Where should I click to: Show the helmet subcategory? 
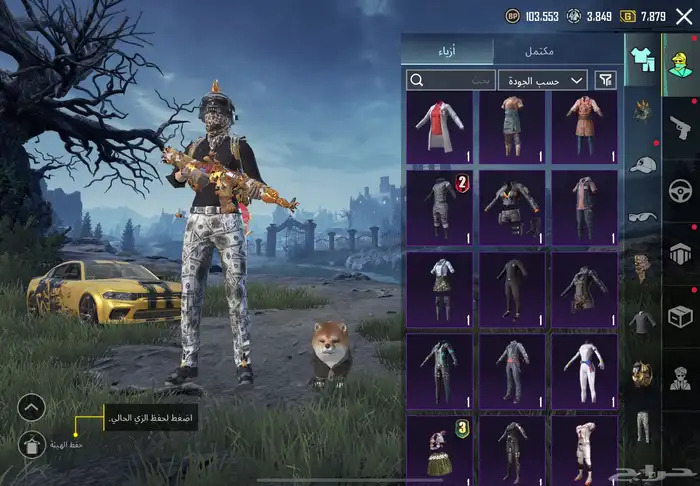(642, 110)
